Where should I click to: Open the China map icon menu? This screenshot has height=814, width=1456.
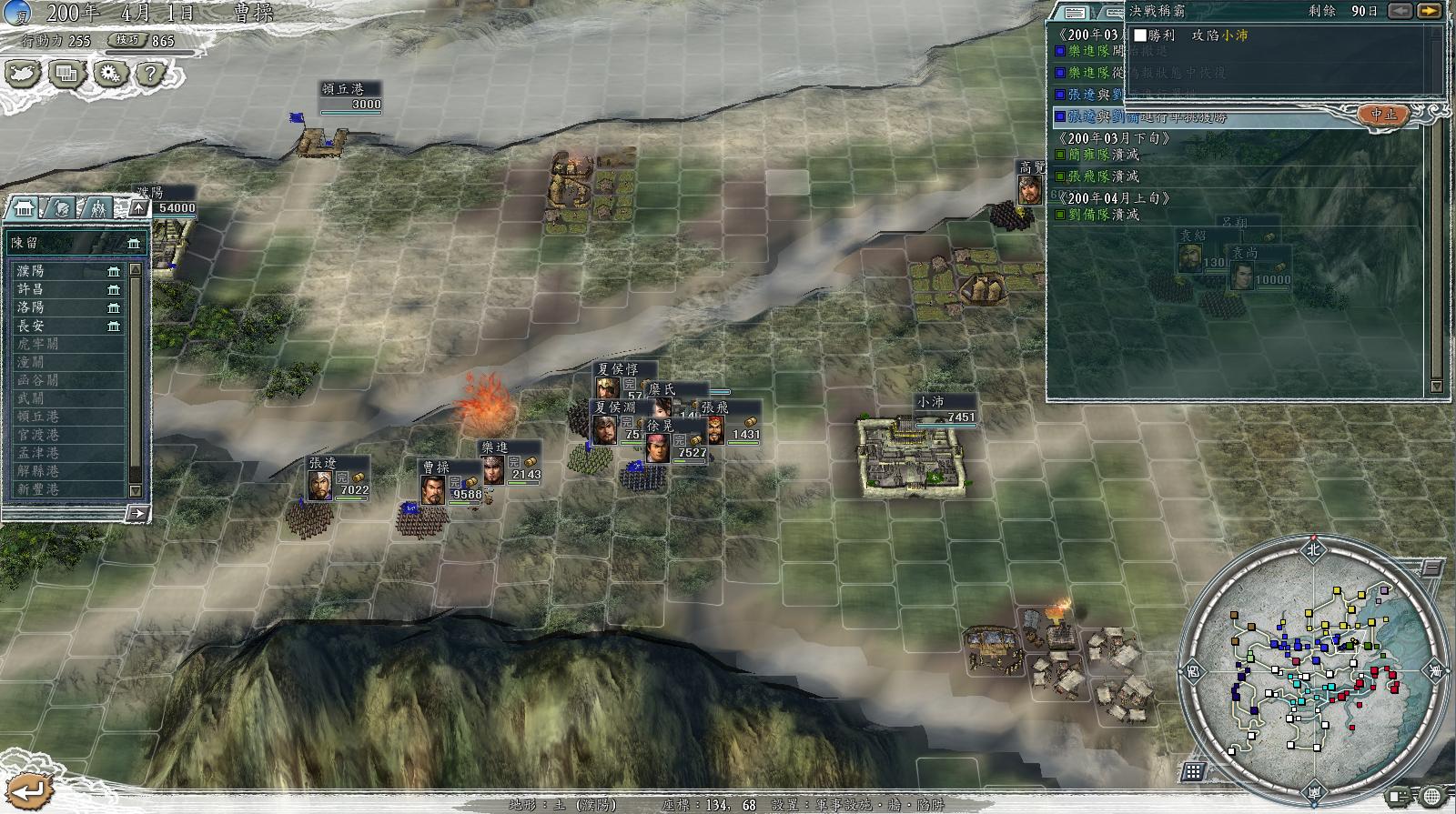24,73
